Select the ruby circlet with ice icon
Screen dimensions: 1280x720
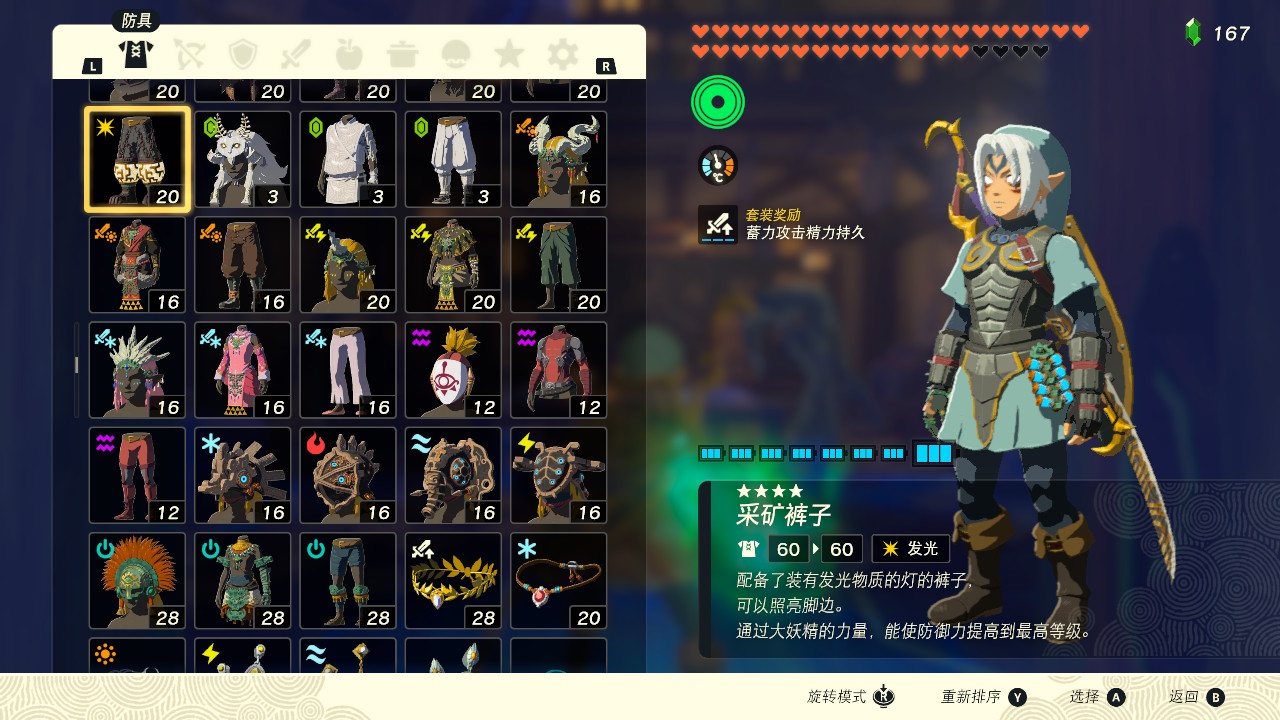pos(559,581)
